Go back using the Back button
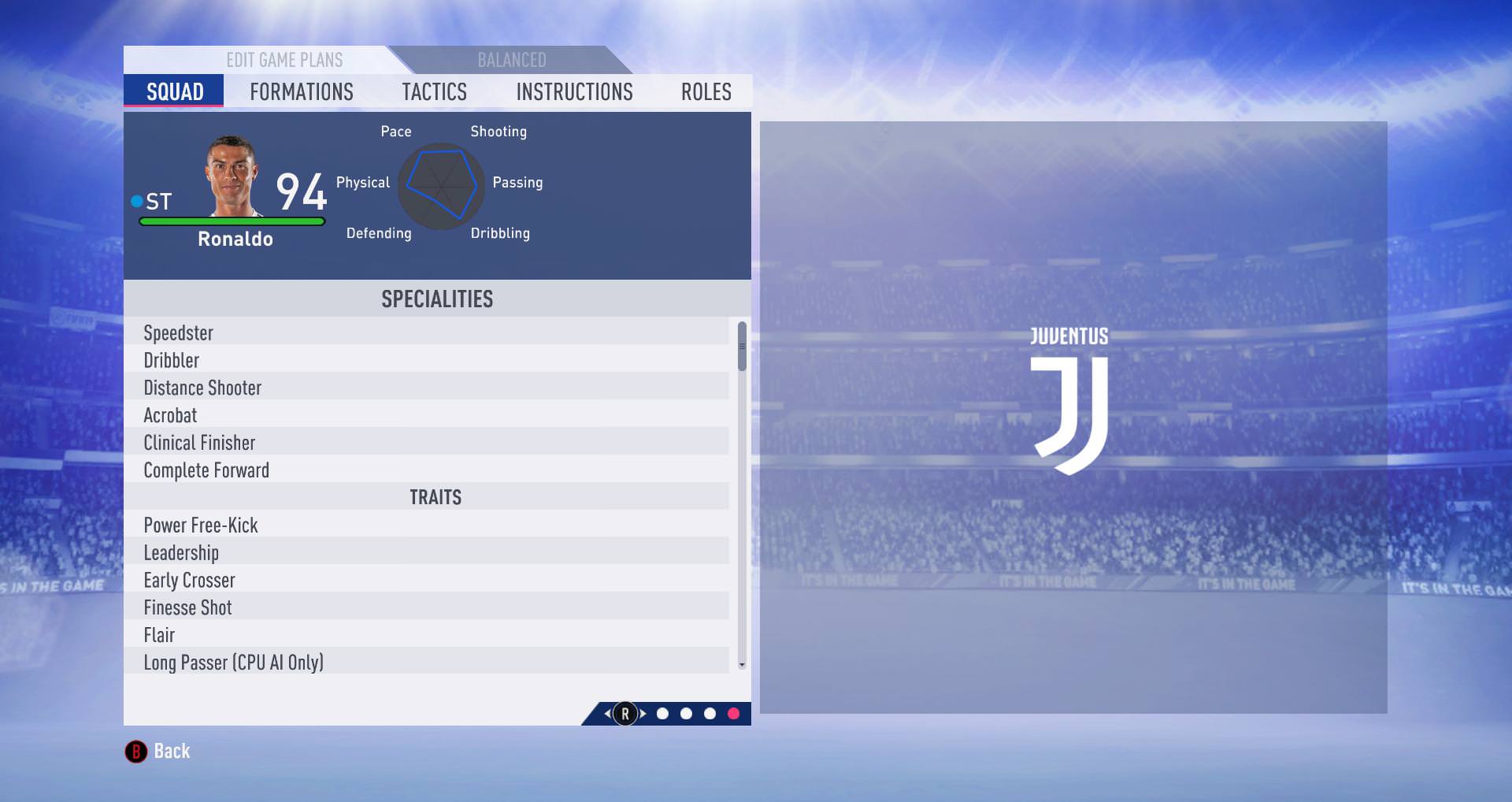Viewport: 1512px width, 802px height. [x=158, y=751]
